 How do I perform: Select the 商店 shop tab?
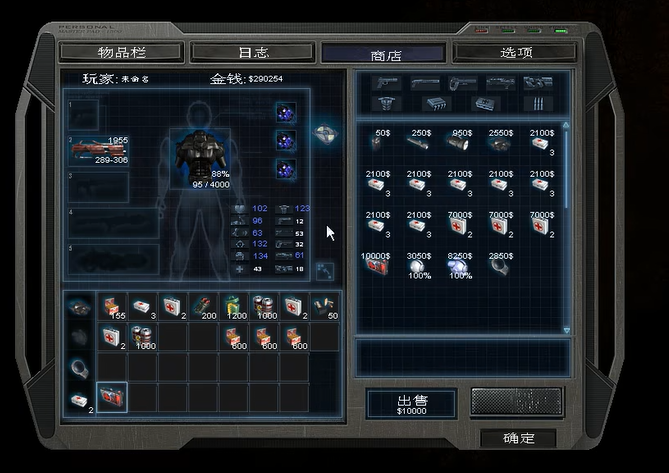click(384, 54)
